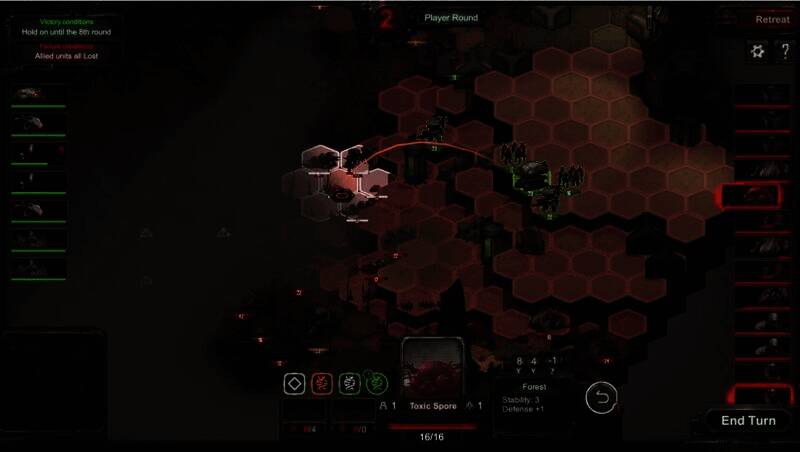Select the white diamond ability icon
Viewport: 800px width, 452px height.
tap(295, 383)
